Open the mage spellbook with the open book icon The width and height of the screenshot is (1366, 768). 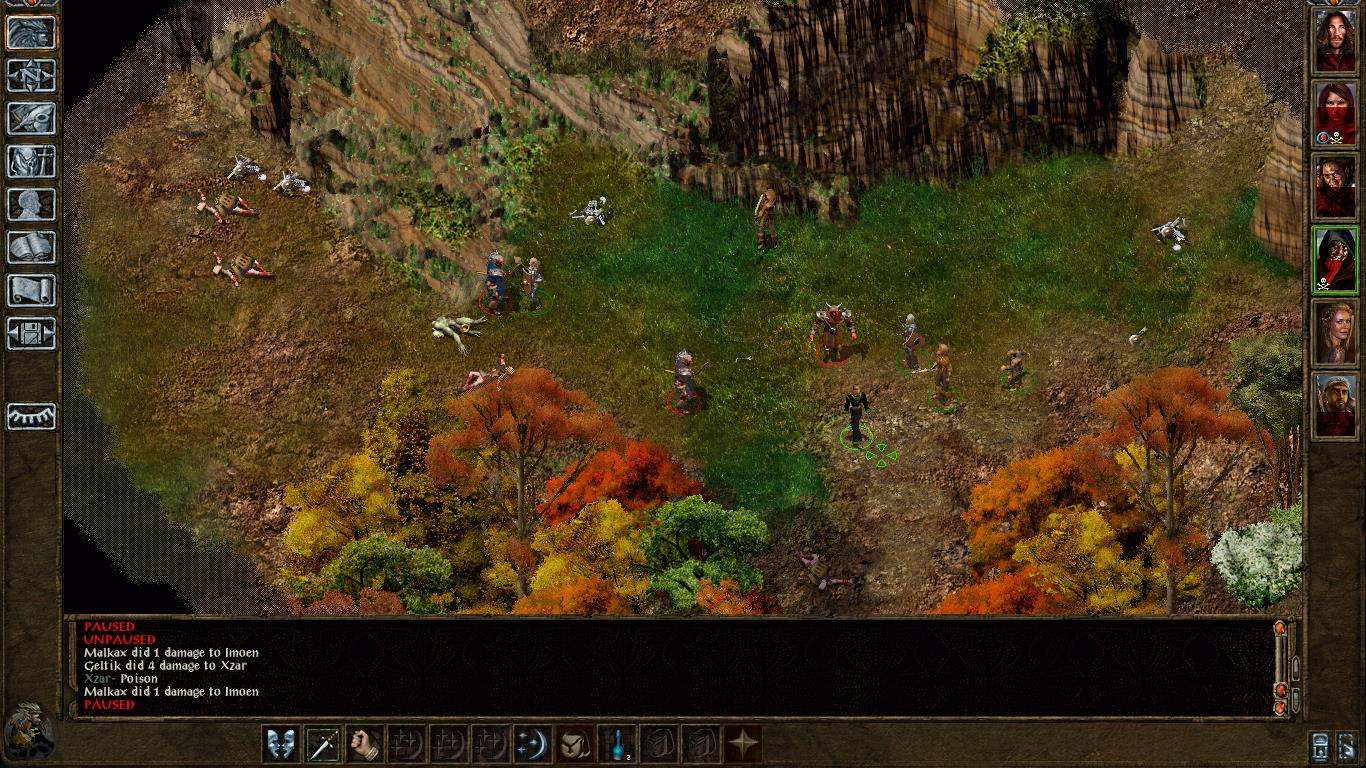point(31,247)
